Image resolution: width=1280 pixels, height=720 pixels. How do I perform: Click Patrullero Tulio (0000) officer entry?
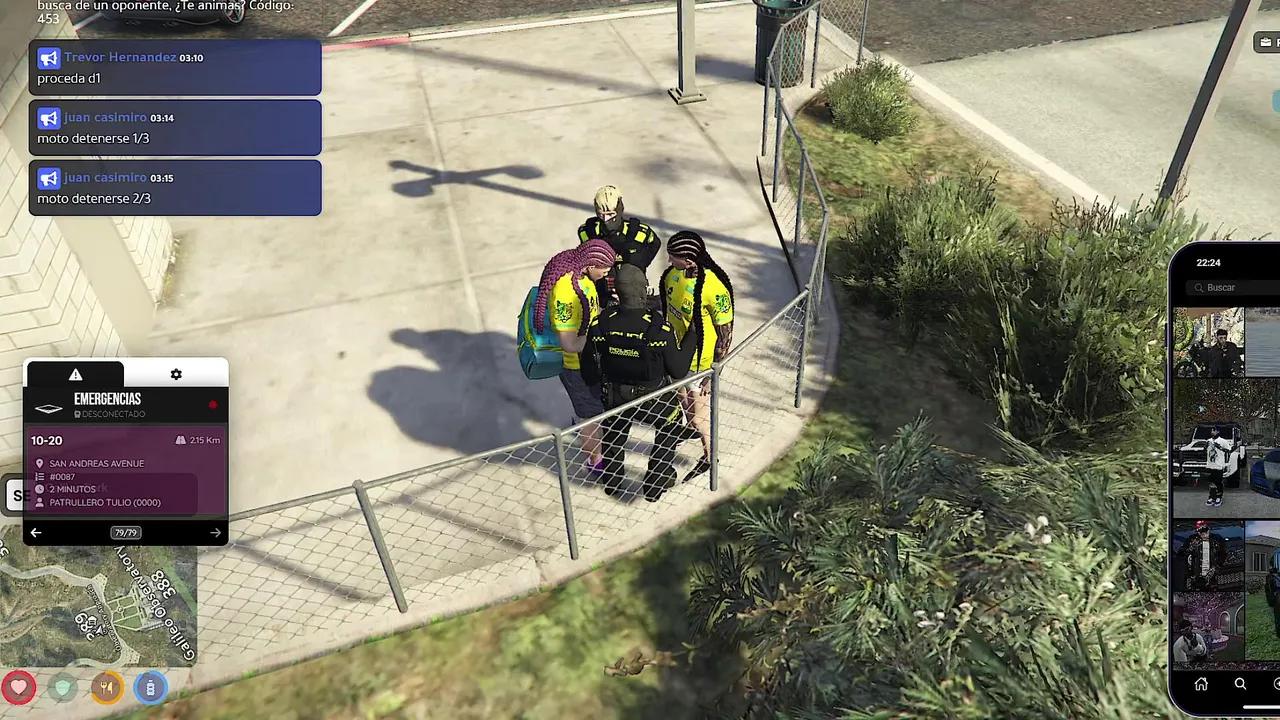click(x=103, y=502)
